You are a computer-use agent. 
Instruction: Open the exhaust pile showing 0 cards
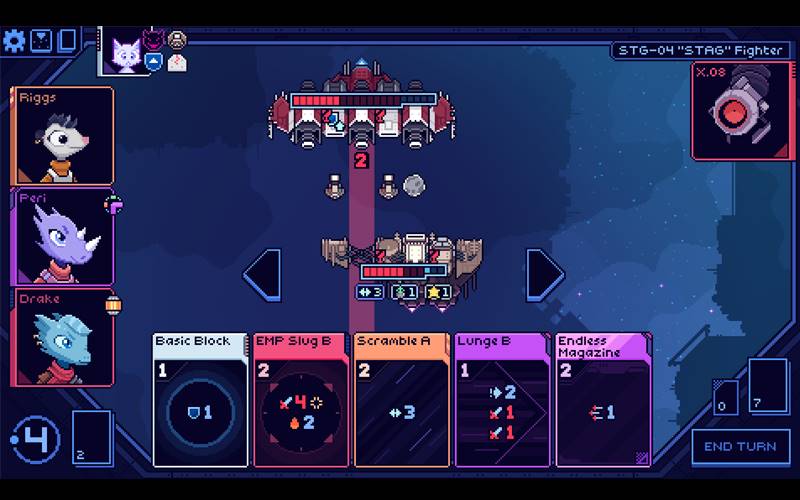(726, 396)
